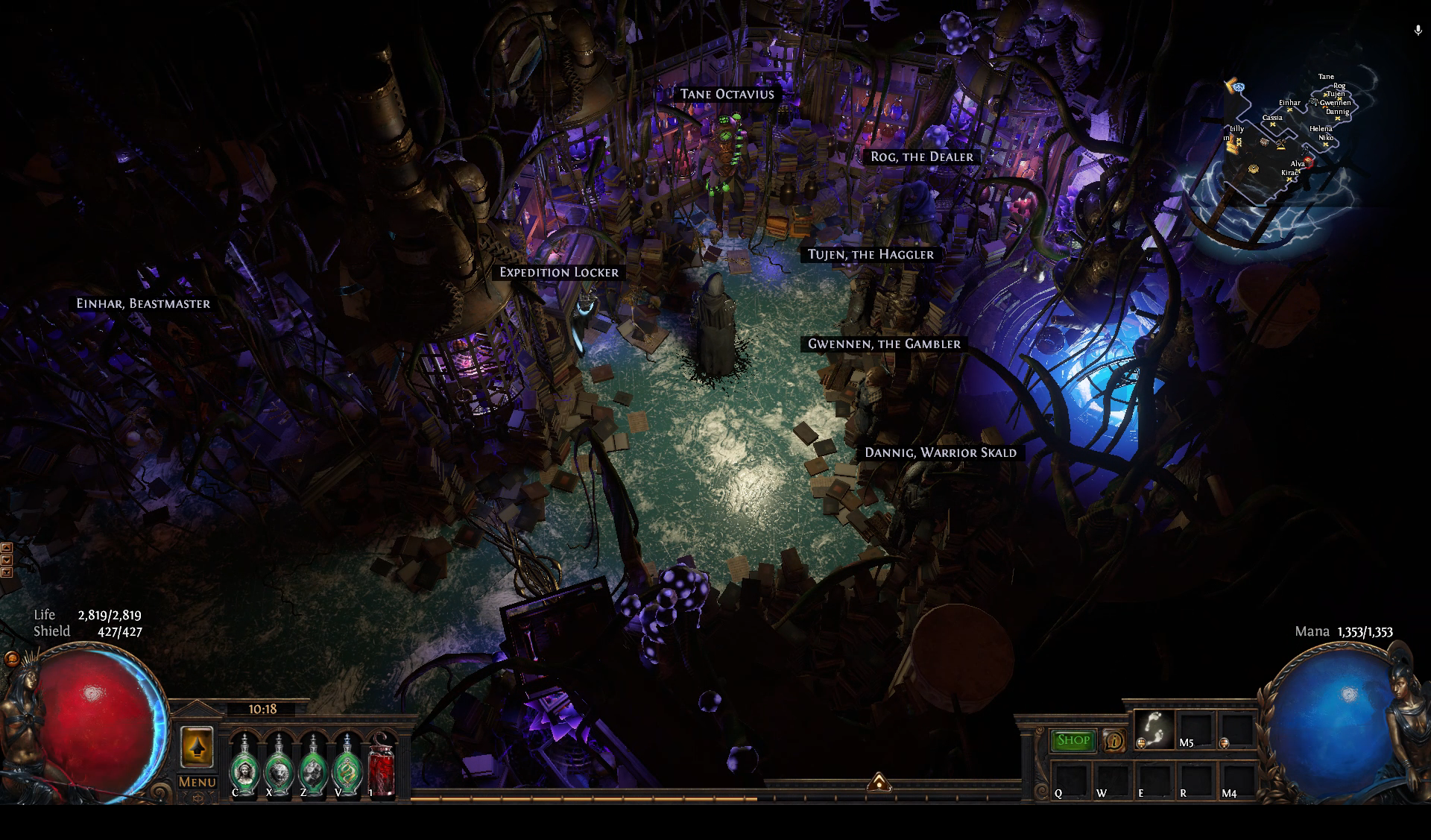
Task: Click the Einhar, Beastmaster label
Action: (143, 303)
